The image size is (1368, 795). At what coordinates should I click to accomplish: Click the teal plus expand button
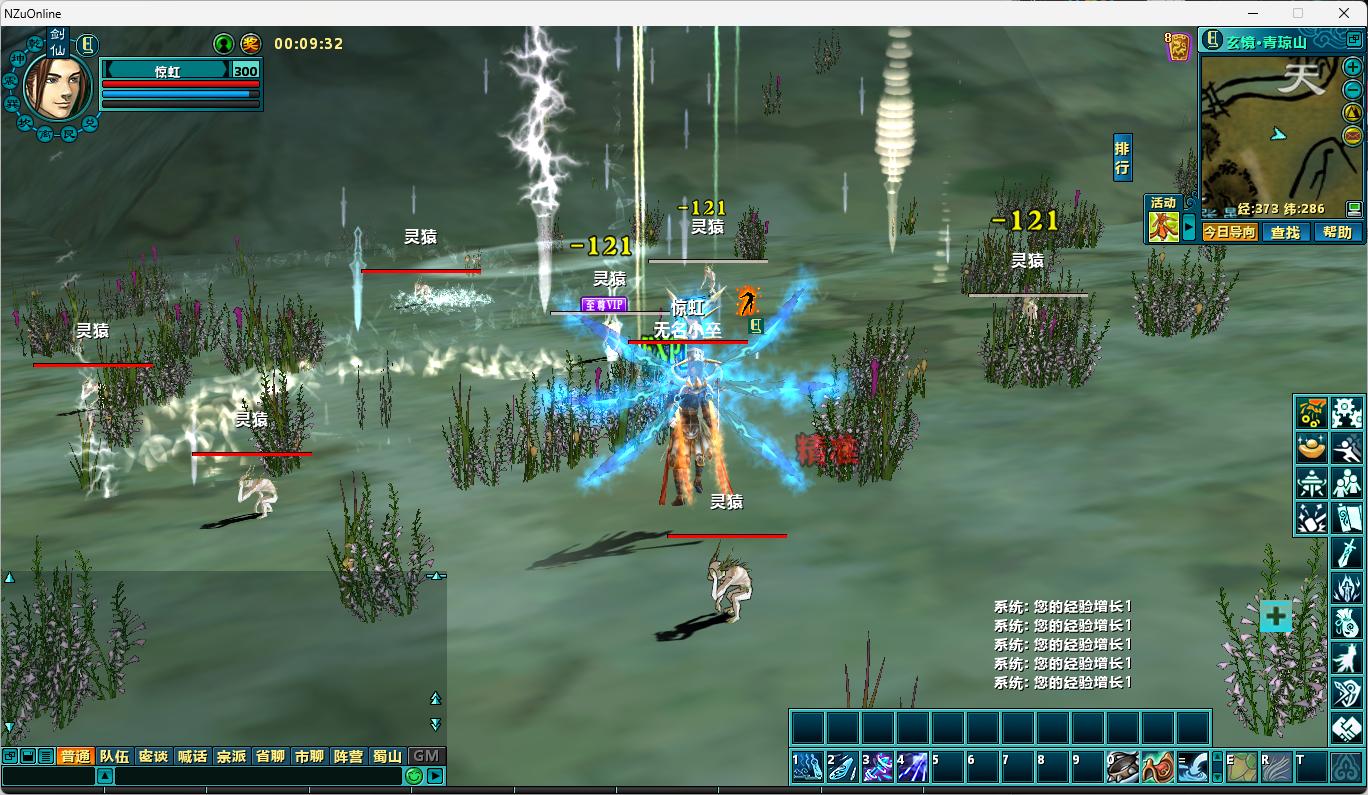pos(1276,616)
